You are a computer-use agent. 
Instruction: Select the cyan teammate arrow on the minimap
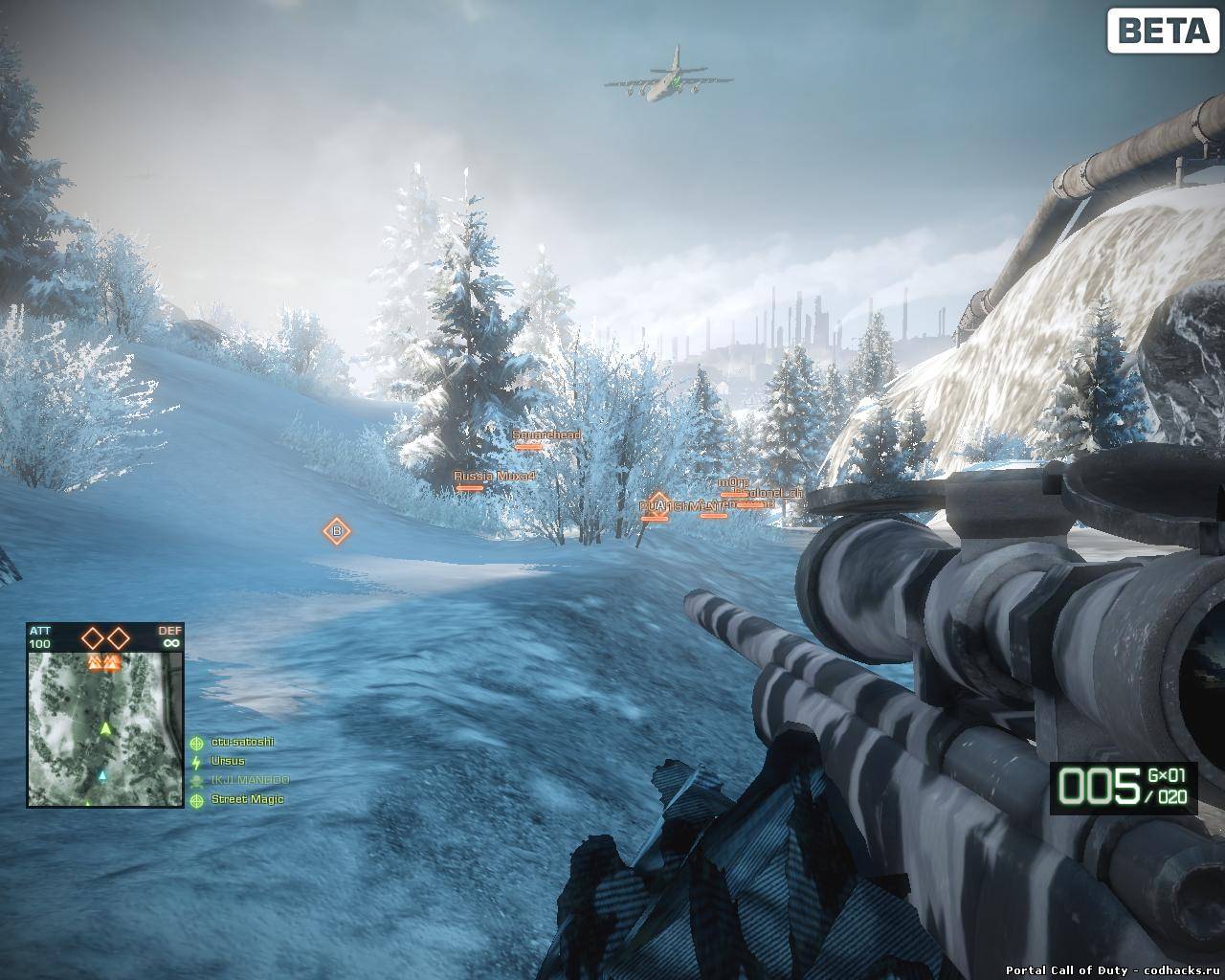[102, 775]
